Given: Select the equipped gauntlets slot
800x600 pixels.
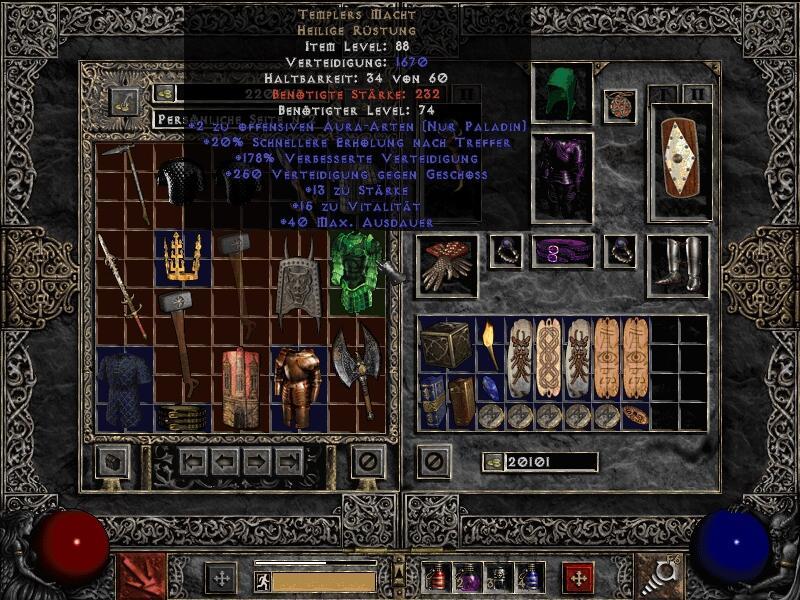Looking at the screenshot, I should coord(446,265).
